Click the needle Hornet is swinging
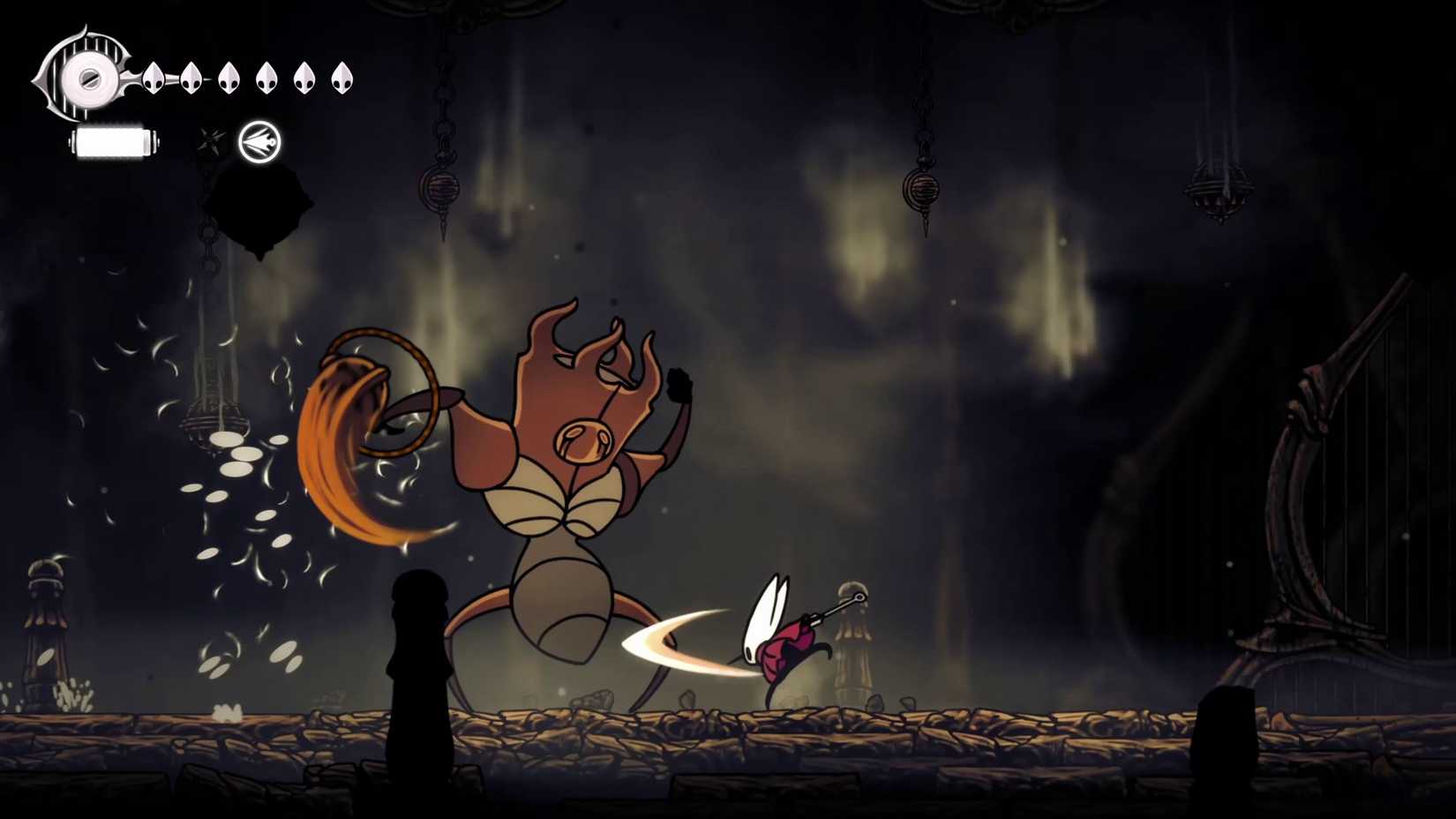This screenshot has height=819, width=1456. [x=834, y=606]
